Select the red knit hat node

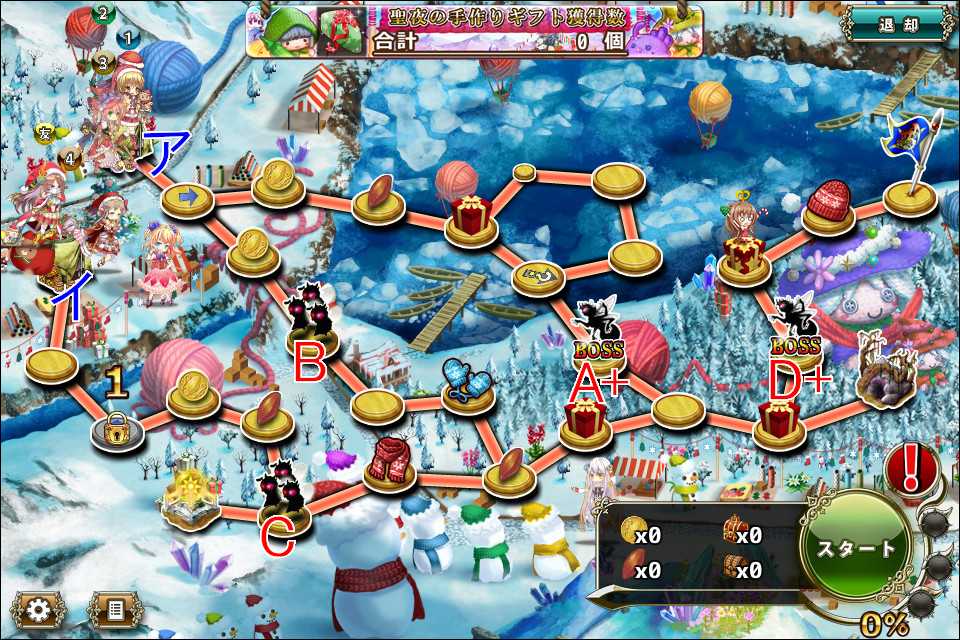tap(828, 207)
